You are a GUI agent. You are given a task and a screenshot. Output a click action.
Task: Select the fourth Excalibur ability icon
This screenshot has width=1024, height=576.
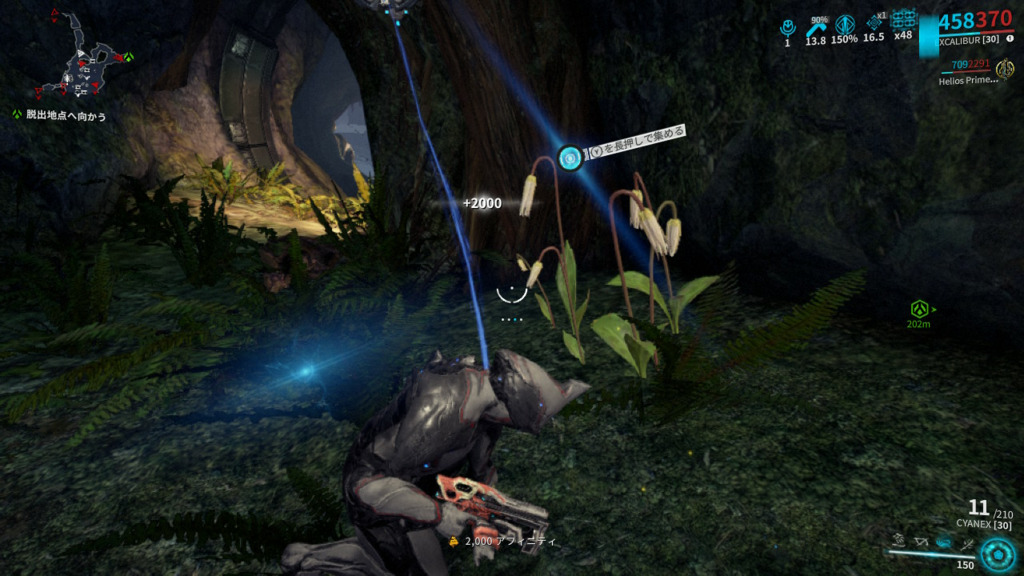click(967, 541)
